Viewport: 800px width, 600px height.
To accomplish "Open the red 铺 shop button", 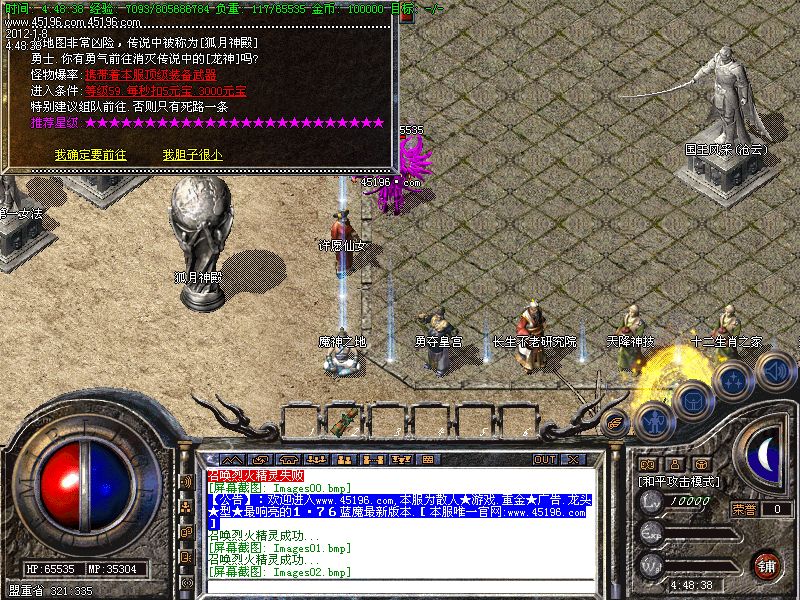I will click(x=767, y=565).
